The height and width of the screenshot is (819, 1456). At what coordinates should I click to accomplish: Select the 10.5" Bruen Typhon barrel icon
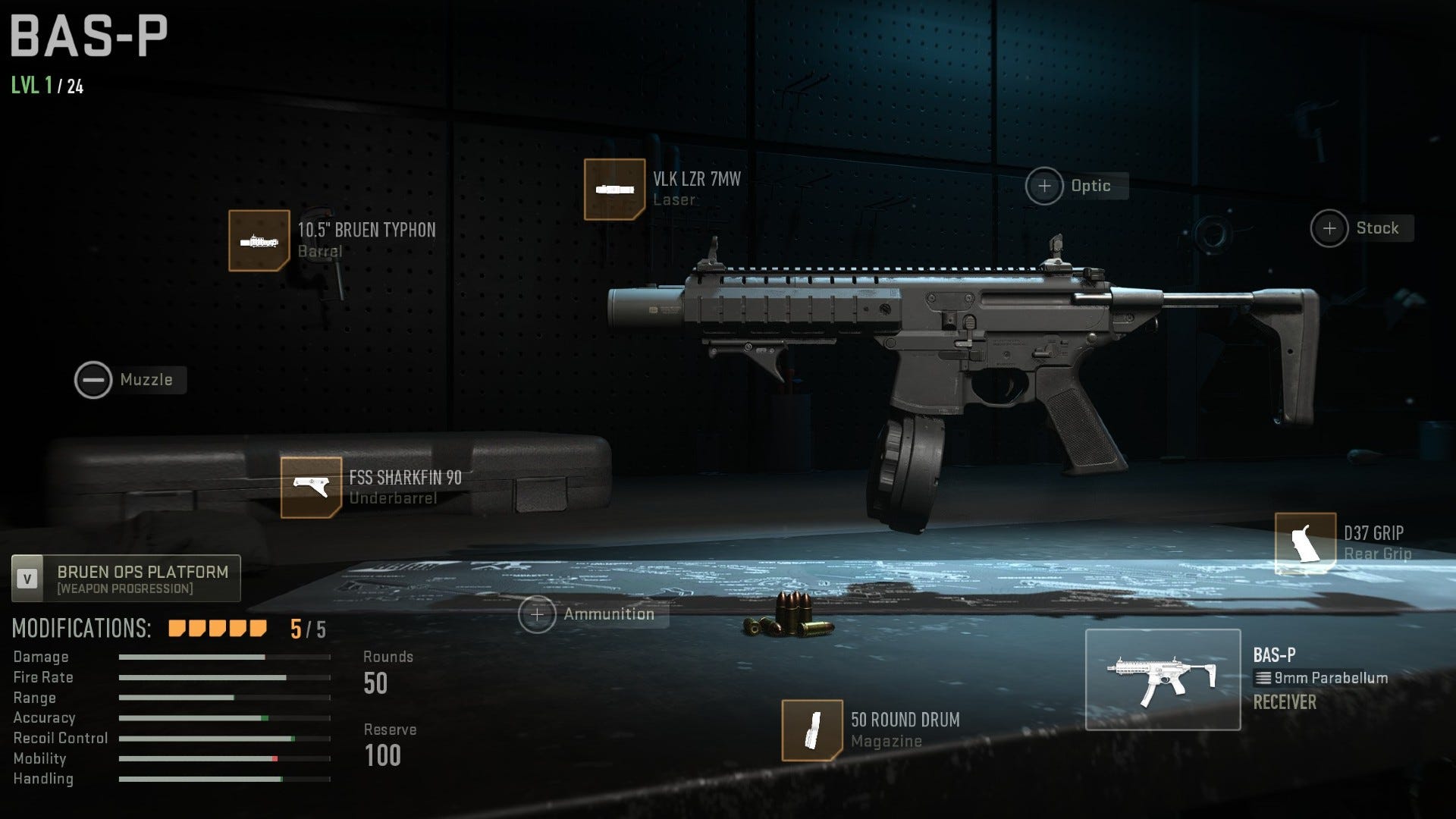point(258,242)
